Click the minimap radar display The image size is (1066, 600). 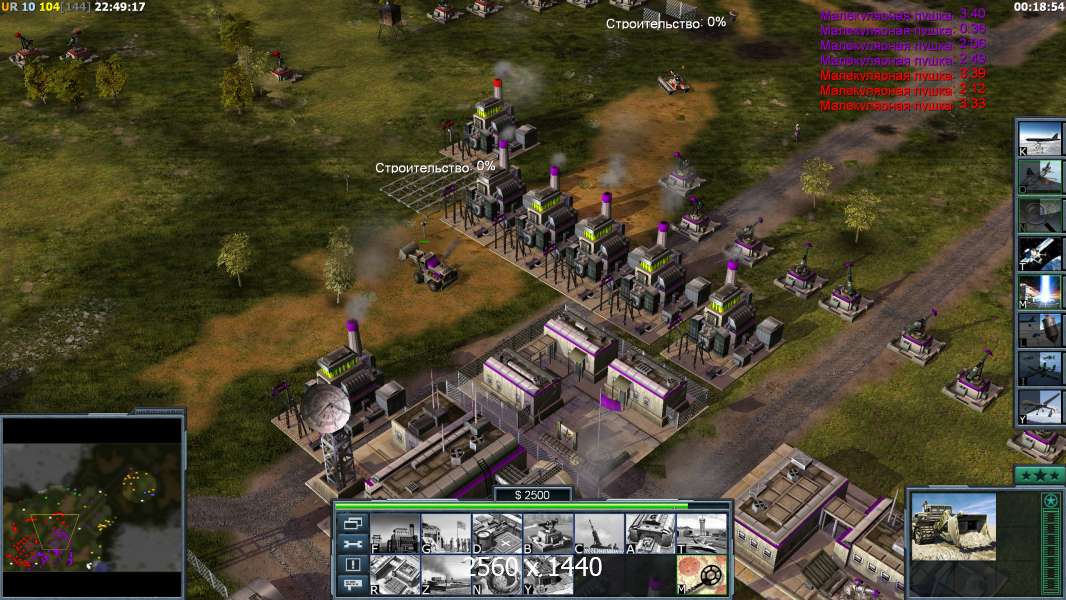[92, 506]
